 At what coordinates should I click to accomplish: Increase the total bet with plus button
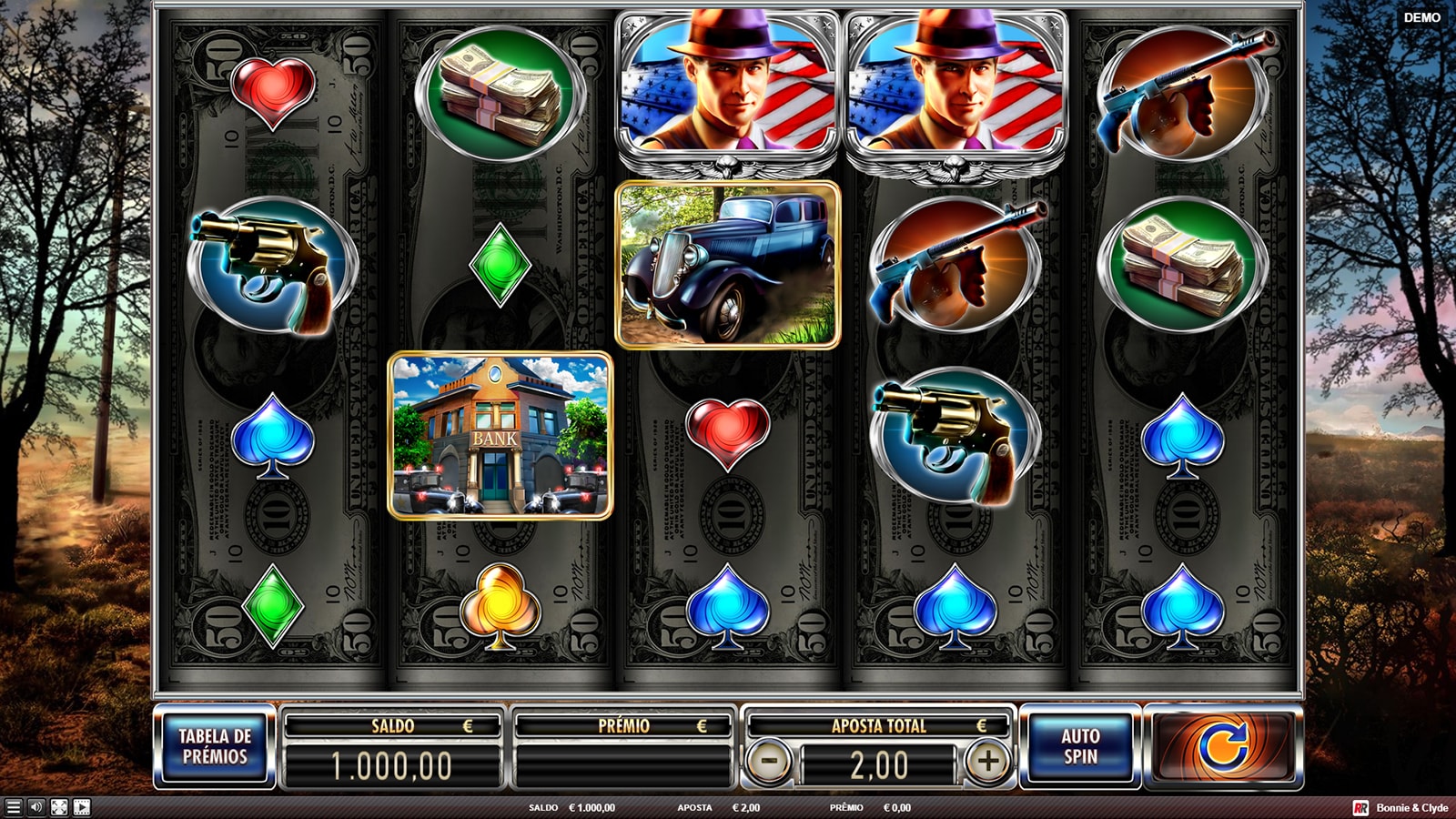988,761
